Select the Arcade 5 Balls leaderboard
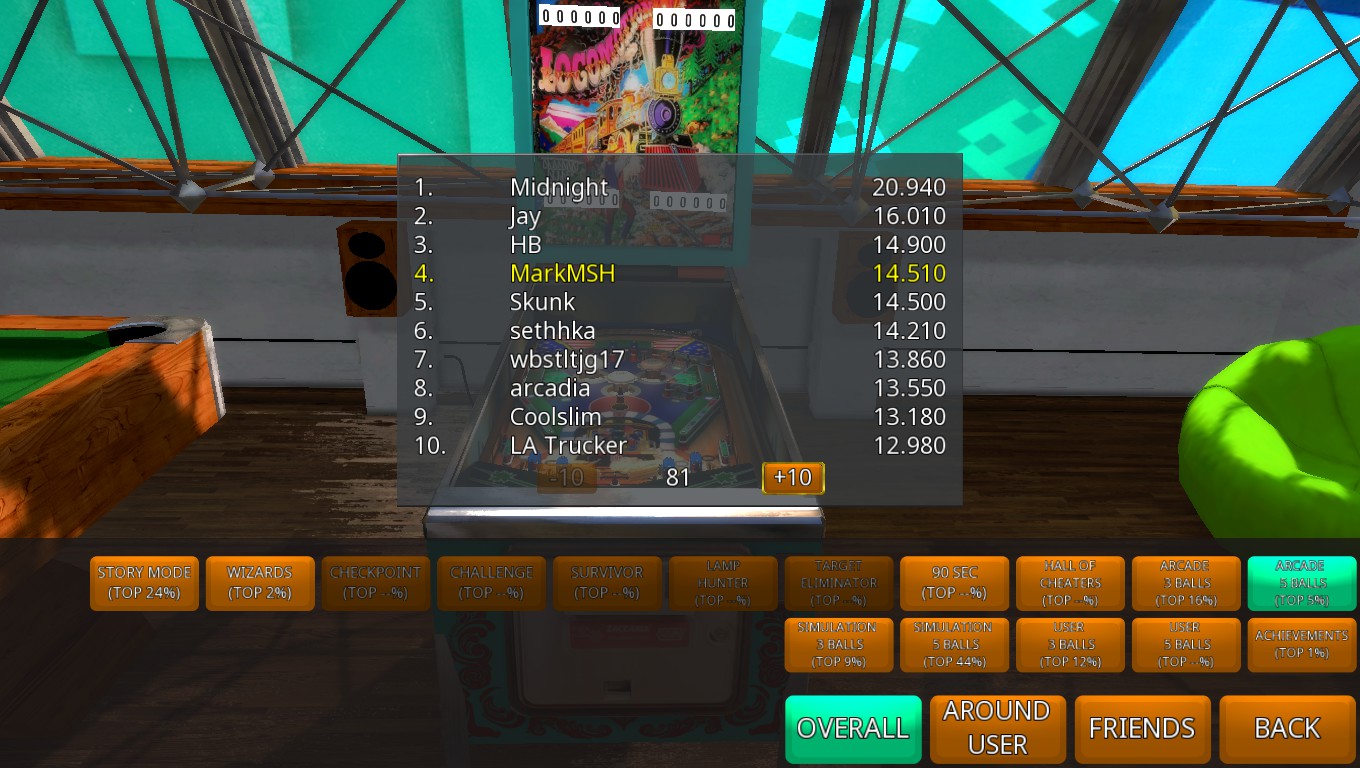 1301,583
